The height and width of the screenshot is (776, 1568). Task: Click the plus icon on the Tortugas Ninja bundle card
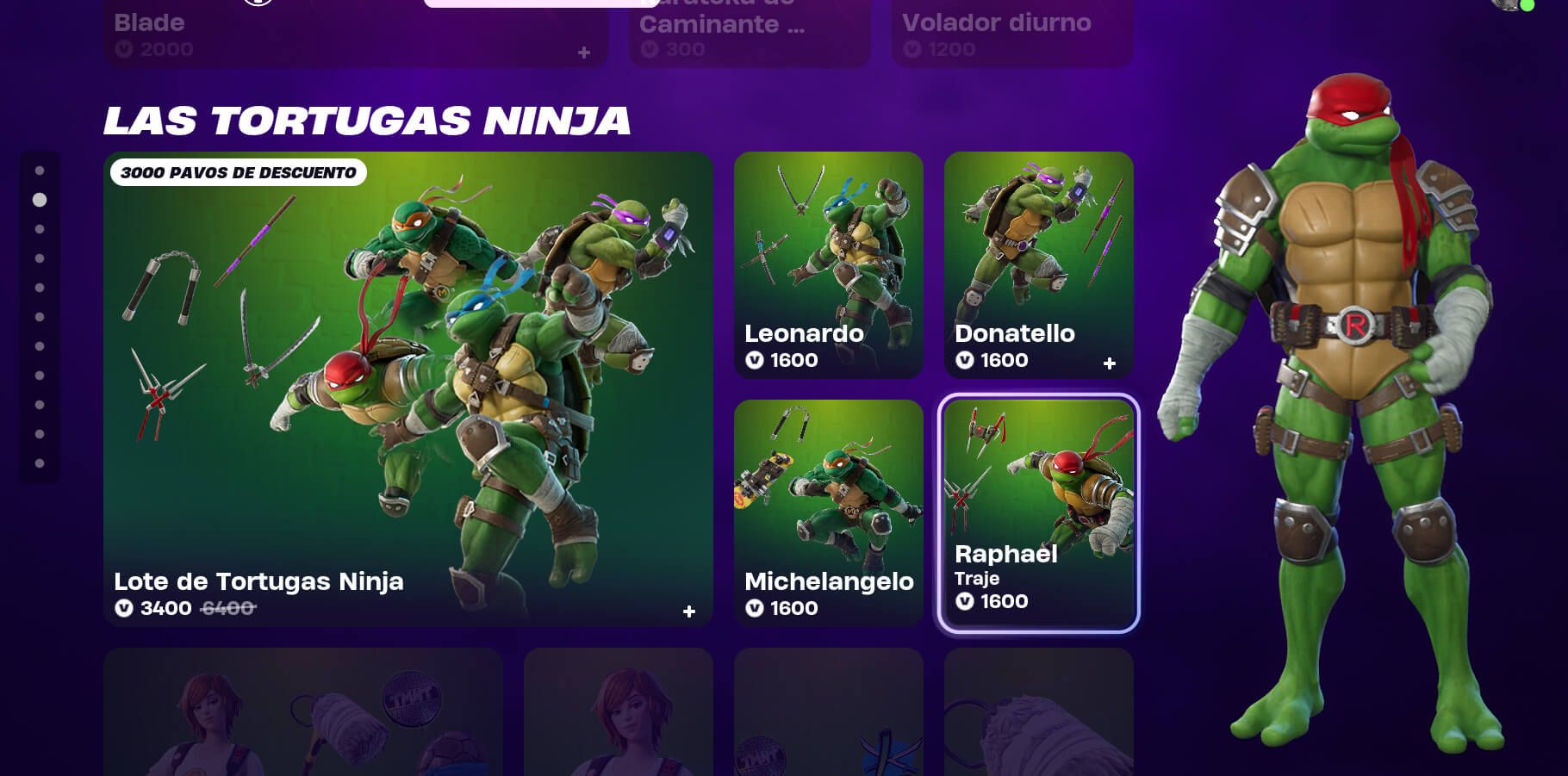689,611
